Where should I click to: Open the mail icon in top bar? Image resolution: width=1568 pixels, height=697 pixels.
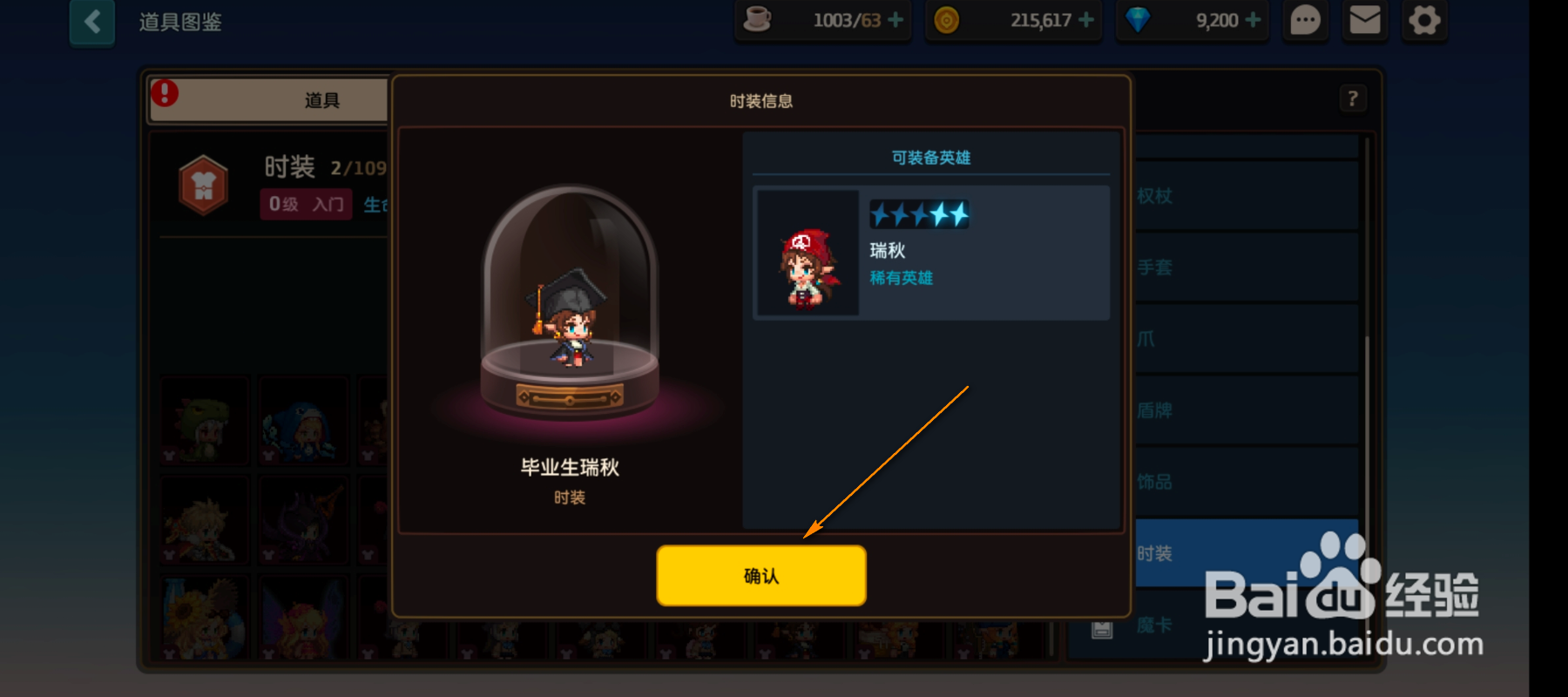1364,21
